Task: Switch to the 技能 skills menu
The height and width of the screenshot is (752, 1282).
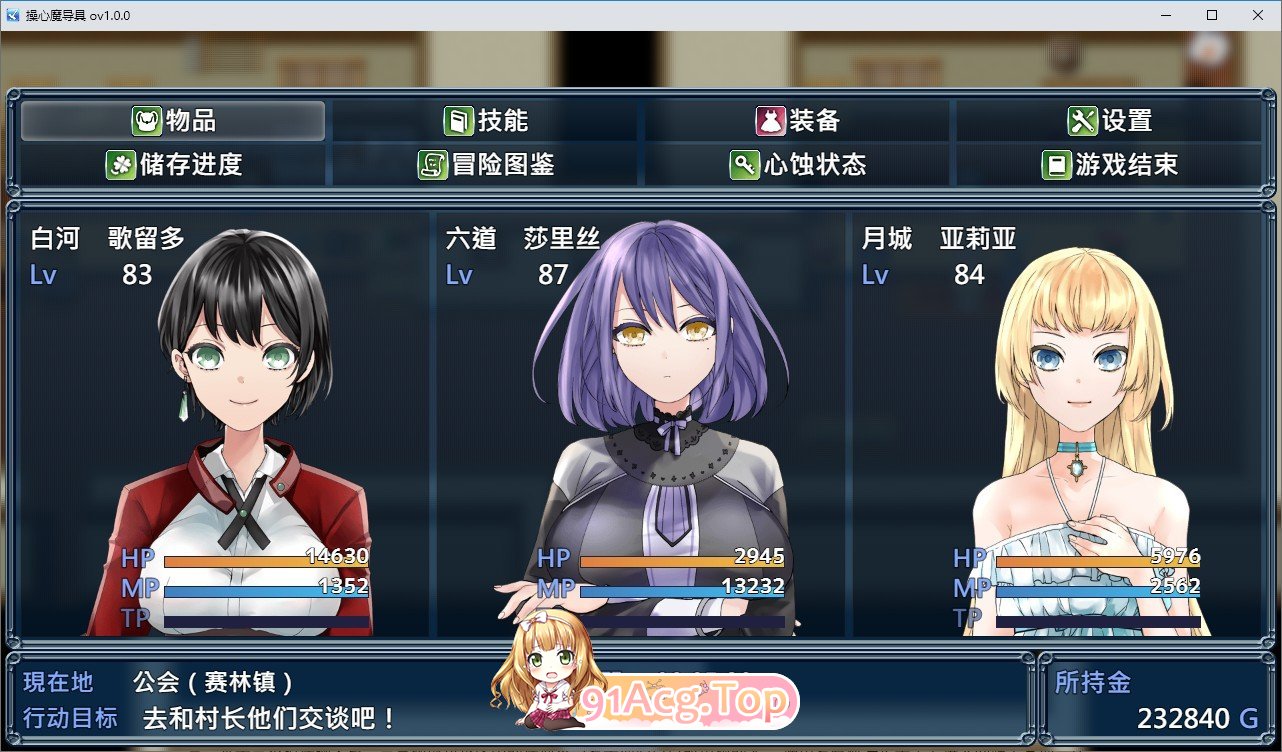Action: click(x=496, y=119)
